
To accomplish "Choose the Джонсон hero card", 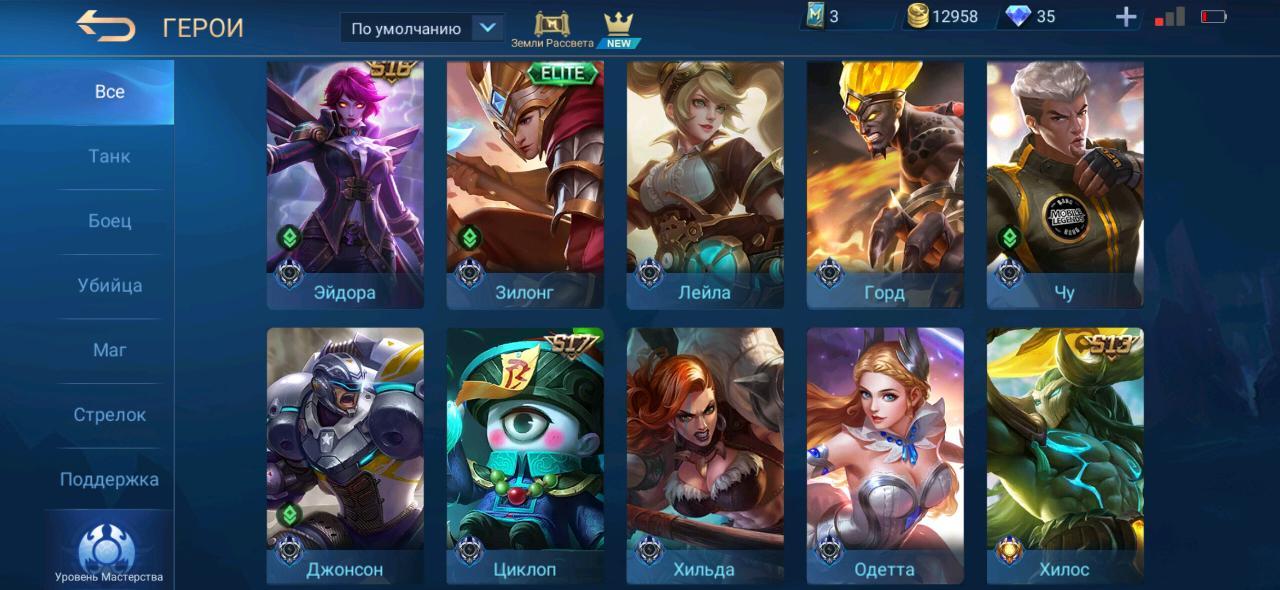I will point(345,456).
